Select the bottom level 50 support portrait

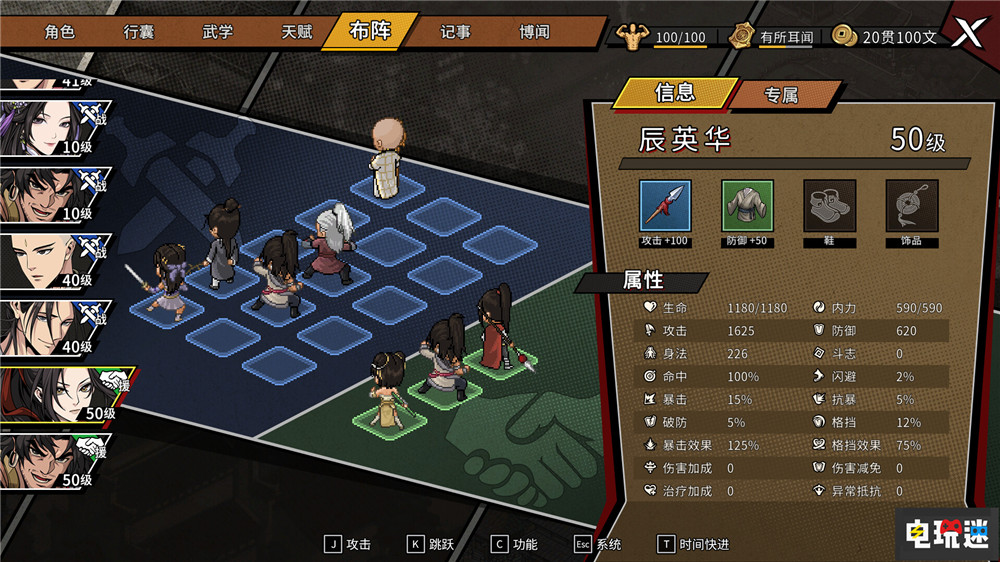(55, 460)
